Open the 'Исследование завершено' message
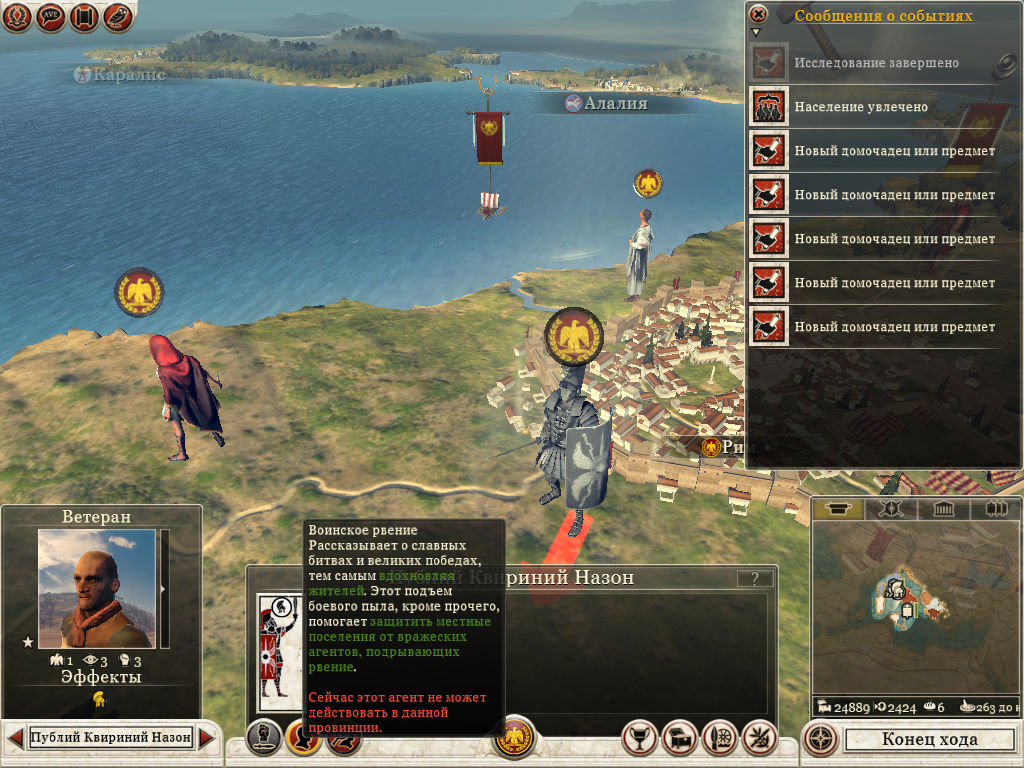Screen dimensions: 1024x768 tap(876, 63)
